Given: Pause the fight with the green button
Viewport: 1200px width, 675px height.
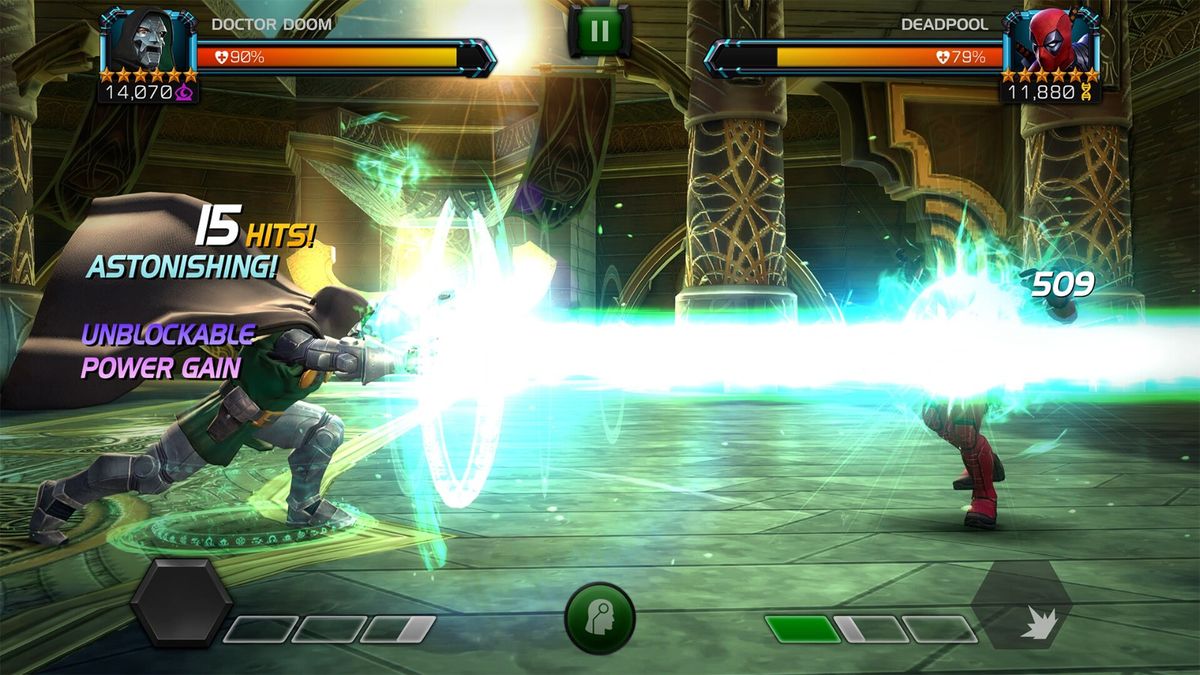Looking at the screenshot, I should pos(599,31).
